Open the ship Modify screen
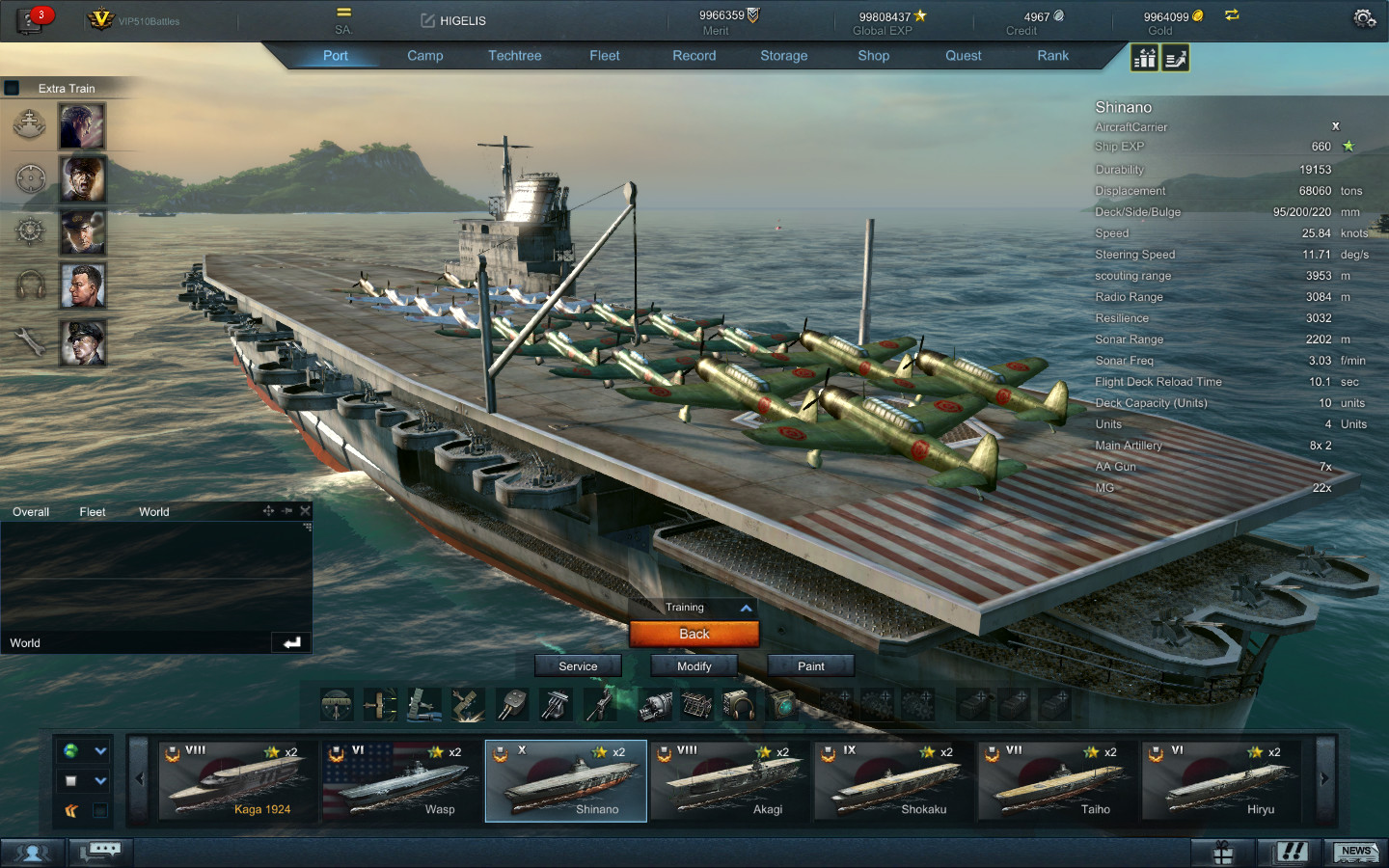 (694, 665)
